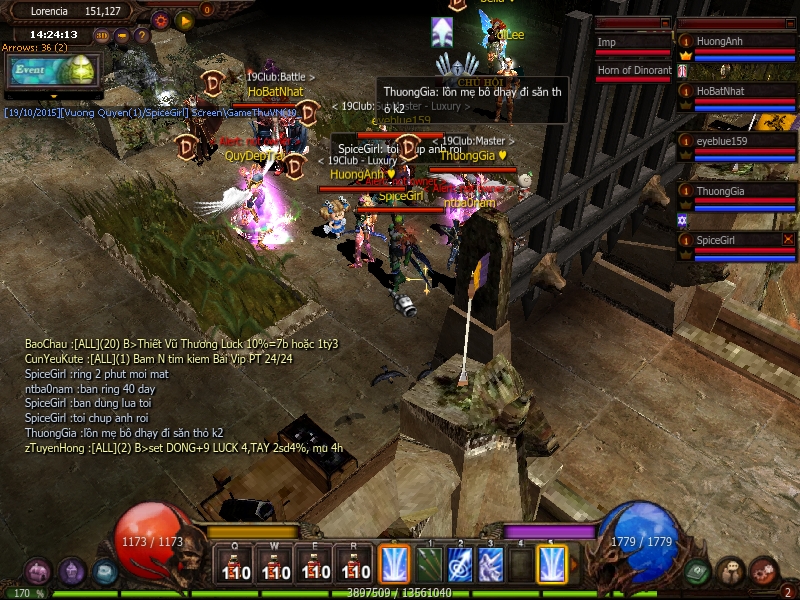The height and width of the screenshot is (600, 800).
Task: Use the R potion slot
Action: click(x=354, y=565)
